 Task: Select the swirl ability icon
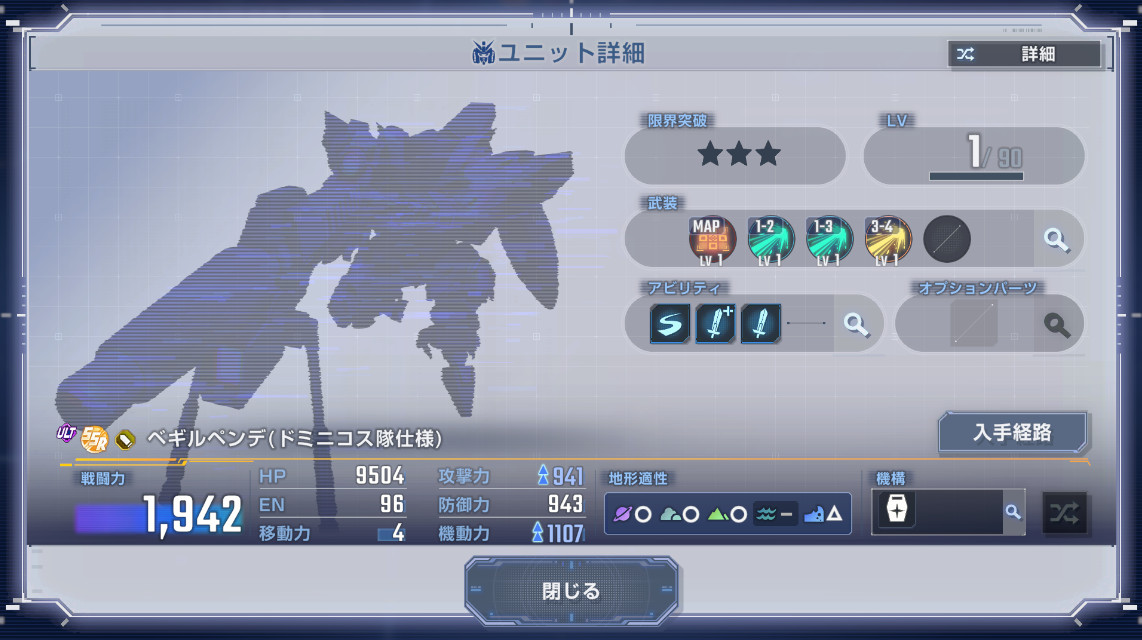tap(670, 324)
